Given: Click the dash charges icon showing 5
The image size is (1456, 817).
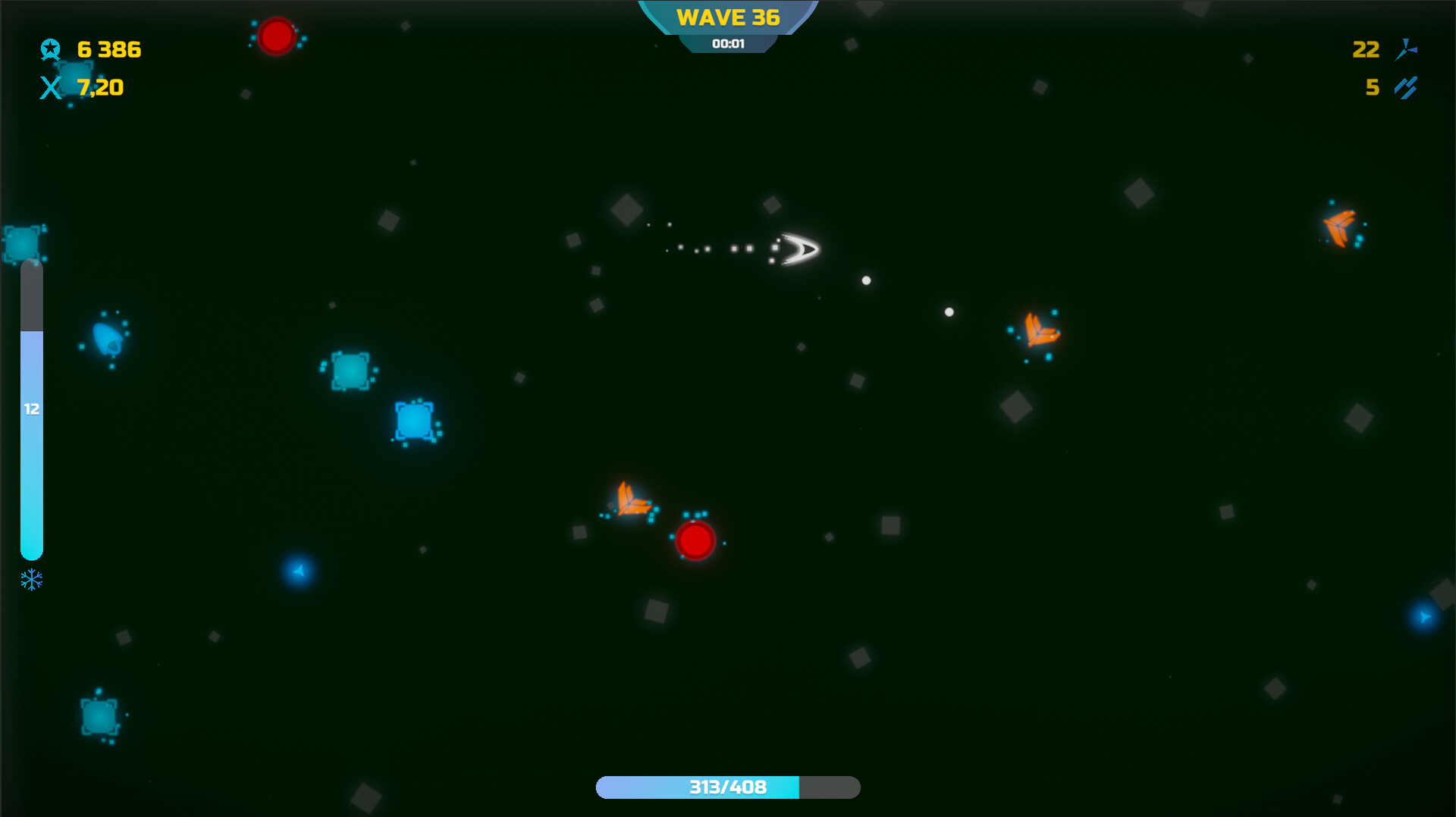Looking at the screenshot, I should (1407, 88).
